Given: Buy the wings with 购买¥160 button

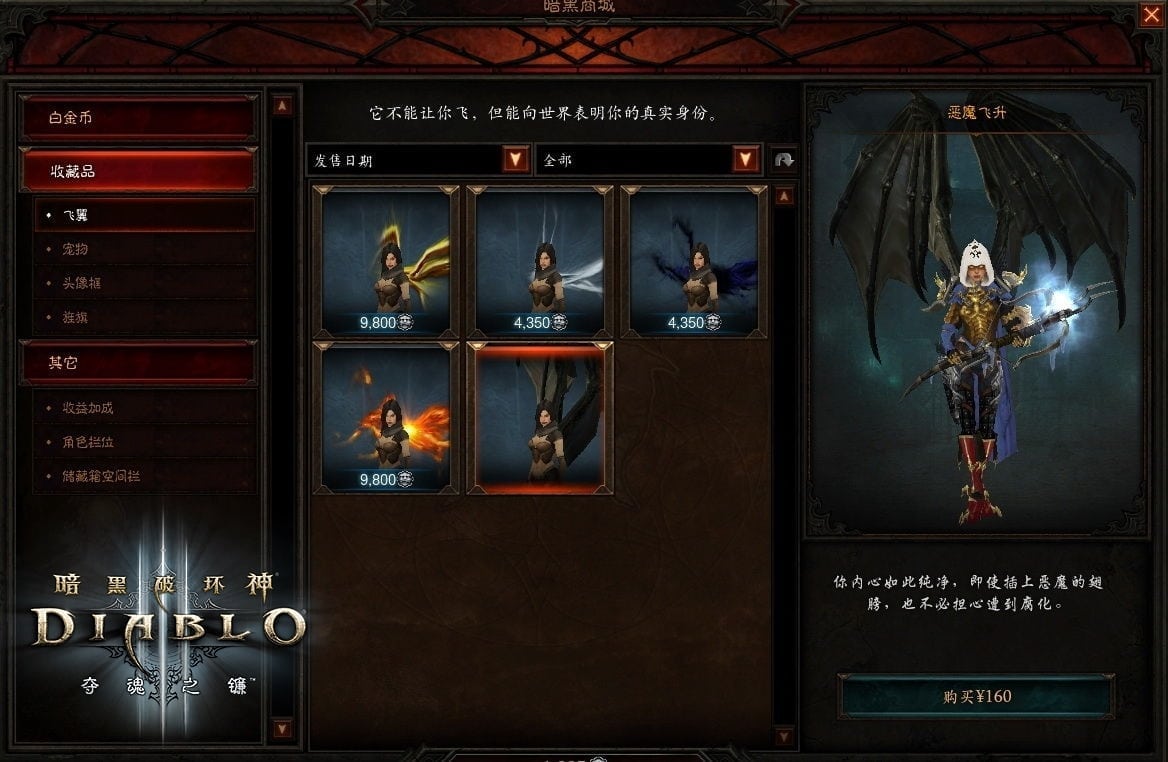Looking at the screenshot, I should tap(976, 696).
